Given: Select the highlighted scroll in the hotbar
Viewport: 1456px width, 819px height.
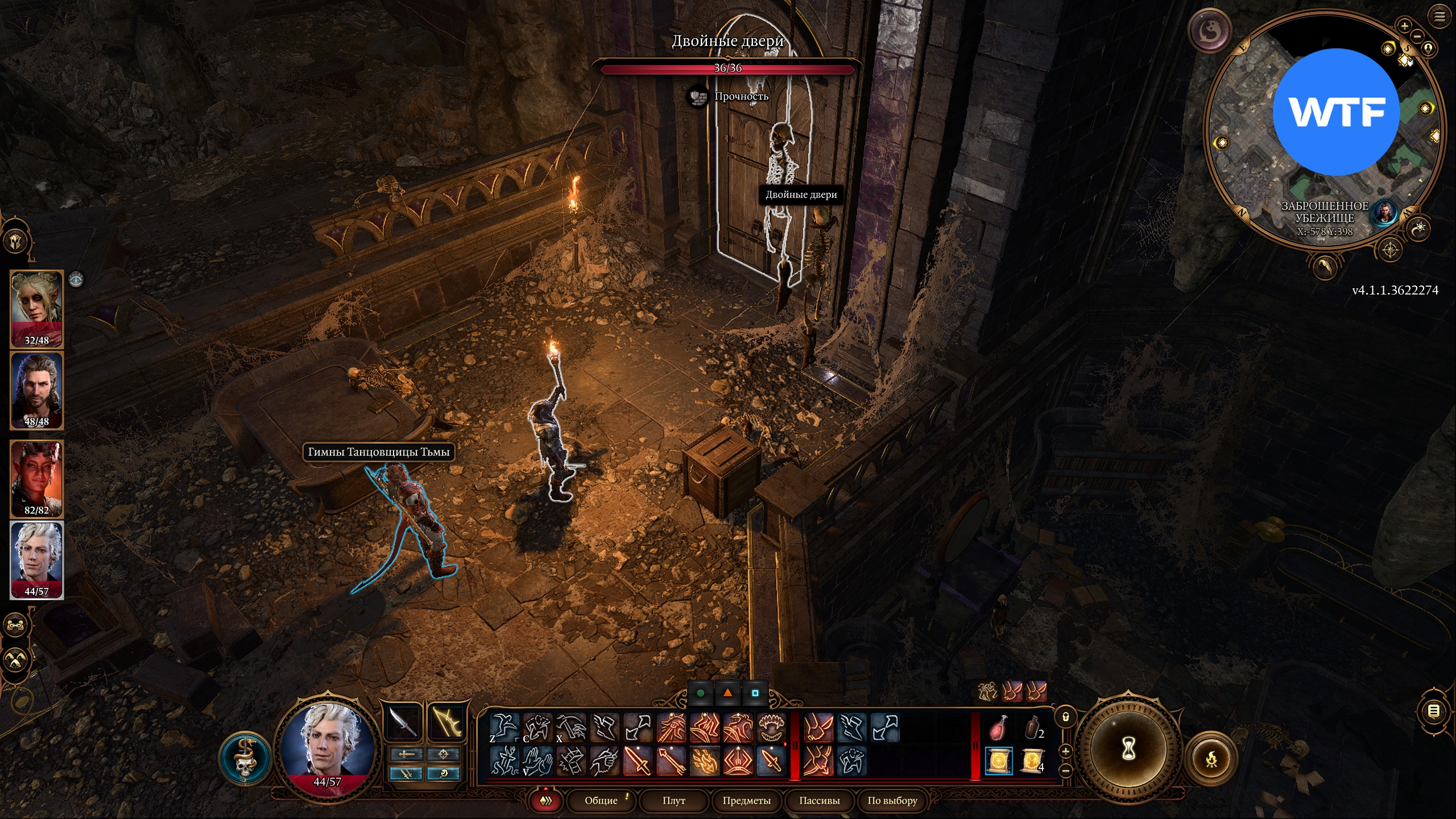Looking at the screenshot, I should (998, 761).
